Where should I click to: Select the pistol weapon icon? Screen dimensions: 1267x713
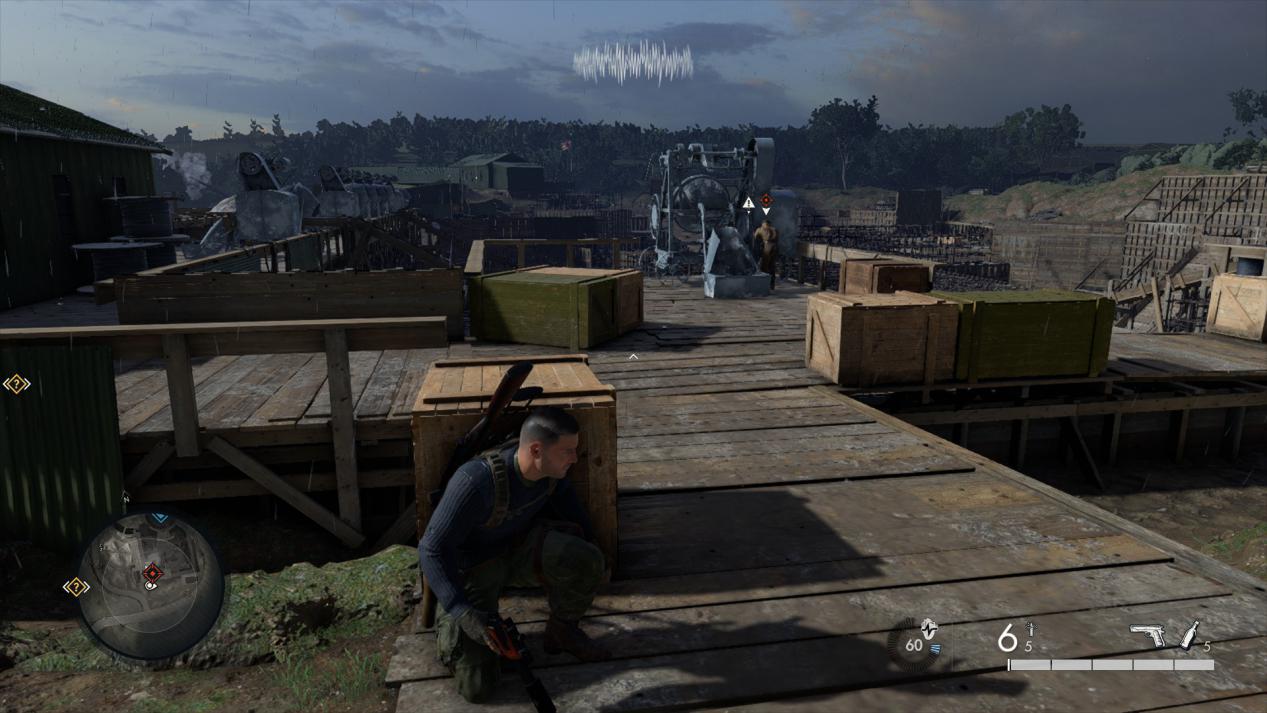[x=1147, y=634]
